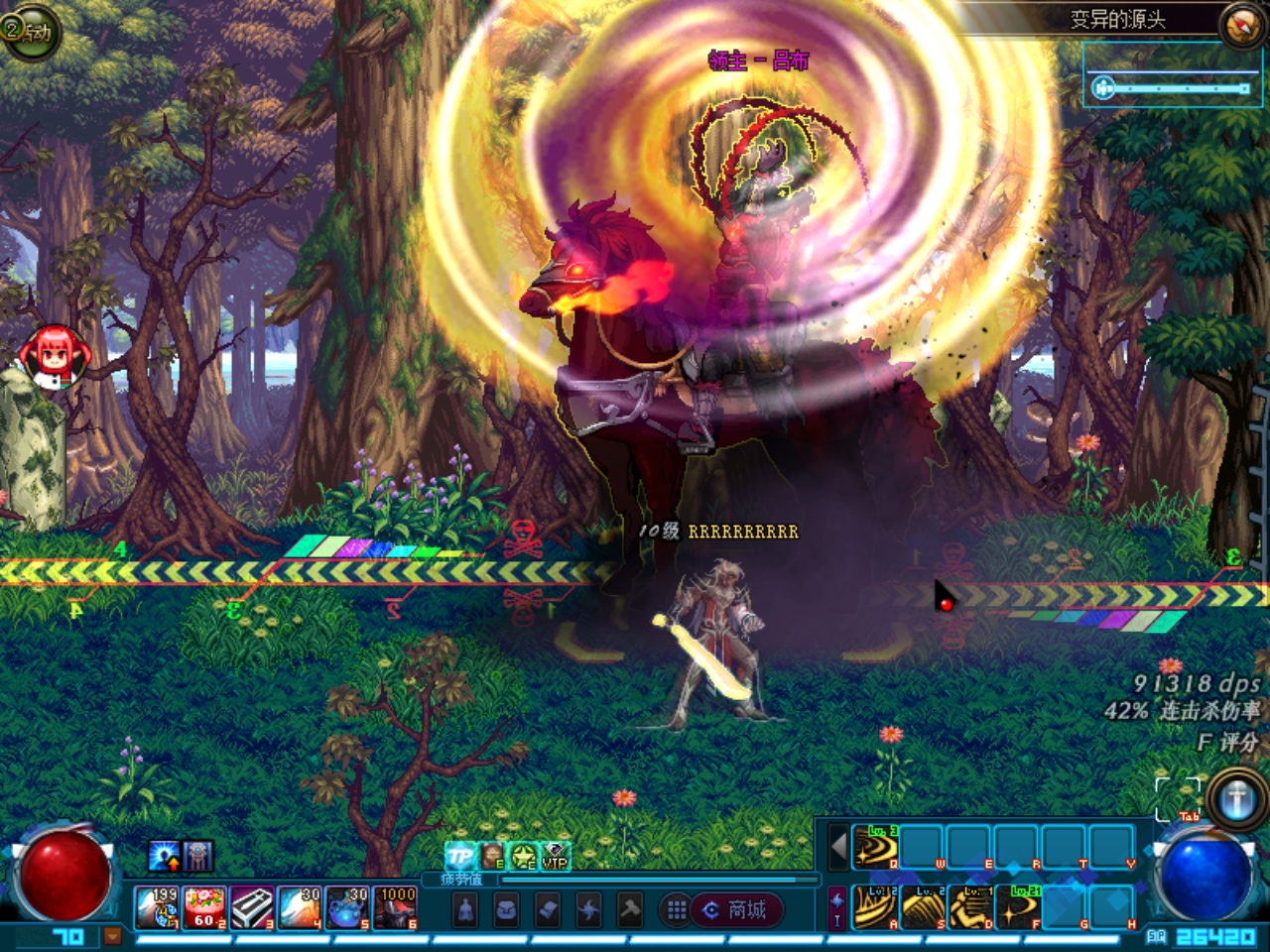Open character info with the person icon
The height and width of the screenshot is (952, 1270).
464,909
